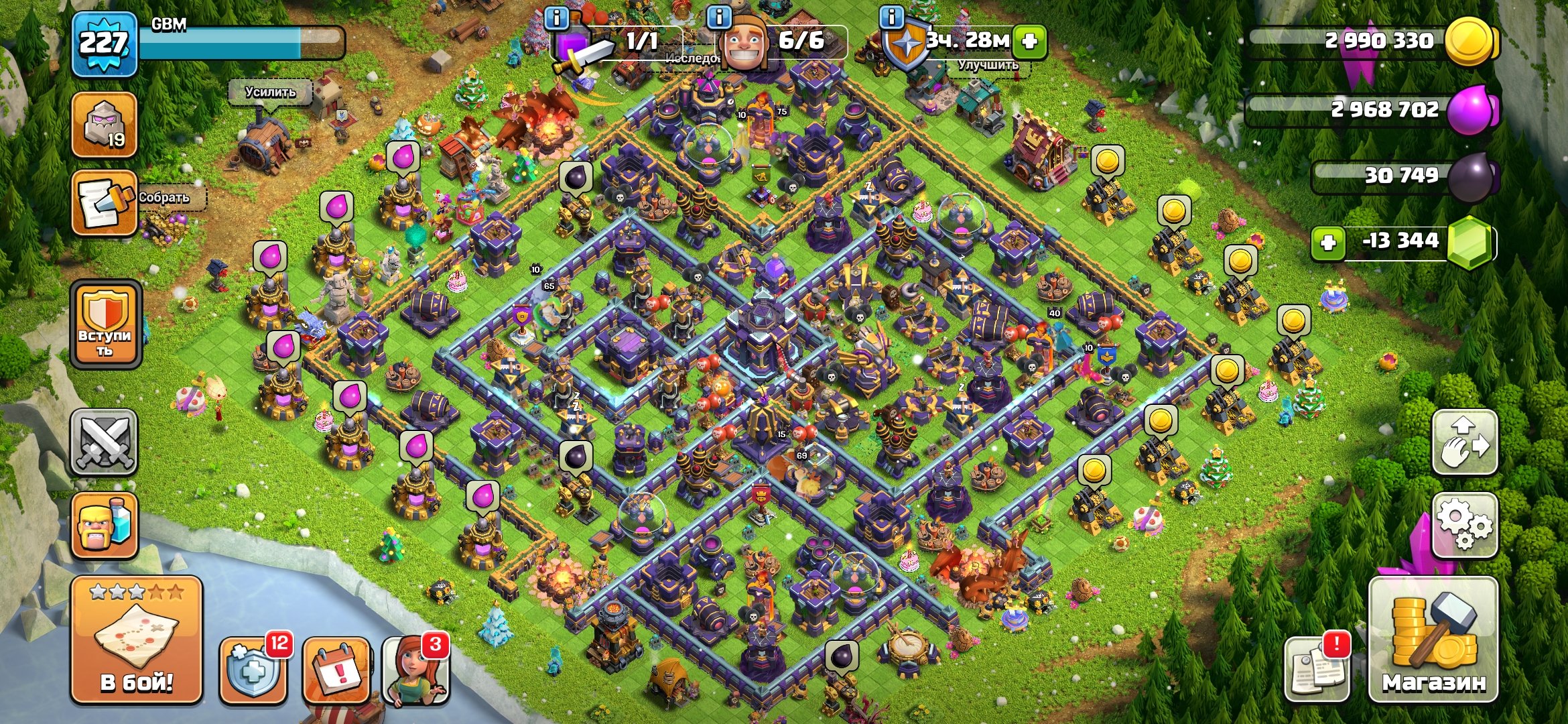Open the stone golem icon showing 19
Image resolution: width=1568 pixels, height=724 pixels.
104,125
